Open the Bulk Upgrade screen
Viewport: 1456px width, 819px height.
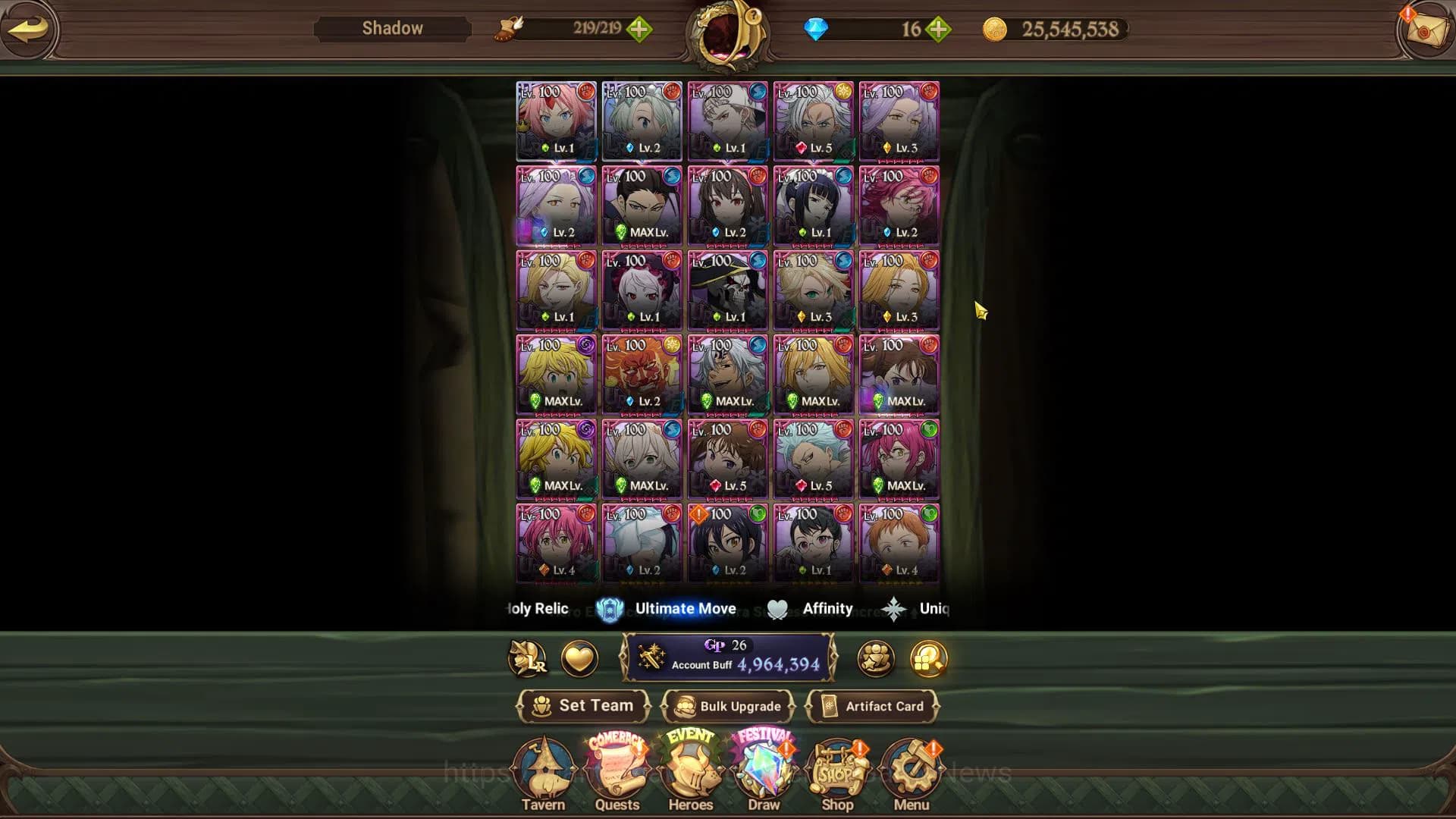click(x=727, y=706)
